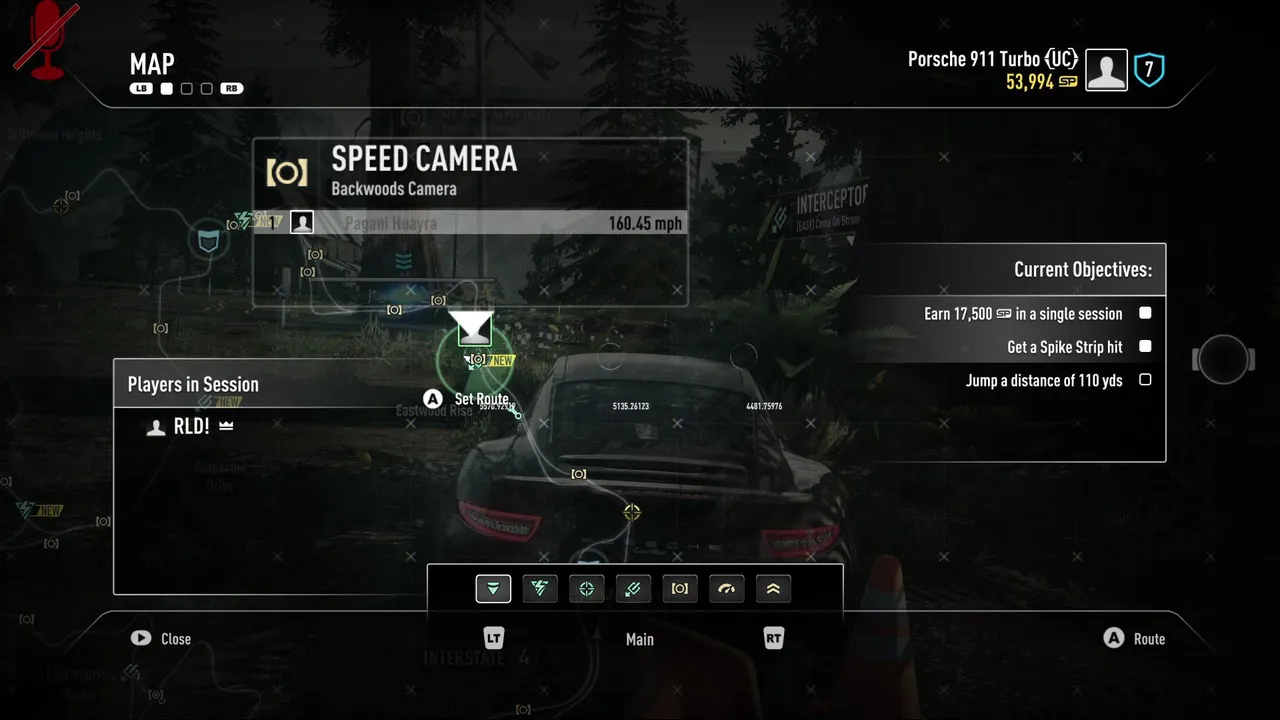Select the downward triangle map filter
1280x720 pixels.
tap(493, 589)
